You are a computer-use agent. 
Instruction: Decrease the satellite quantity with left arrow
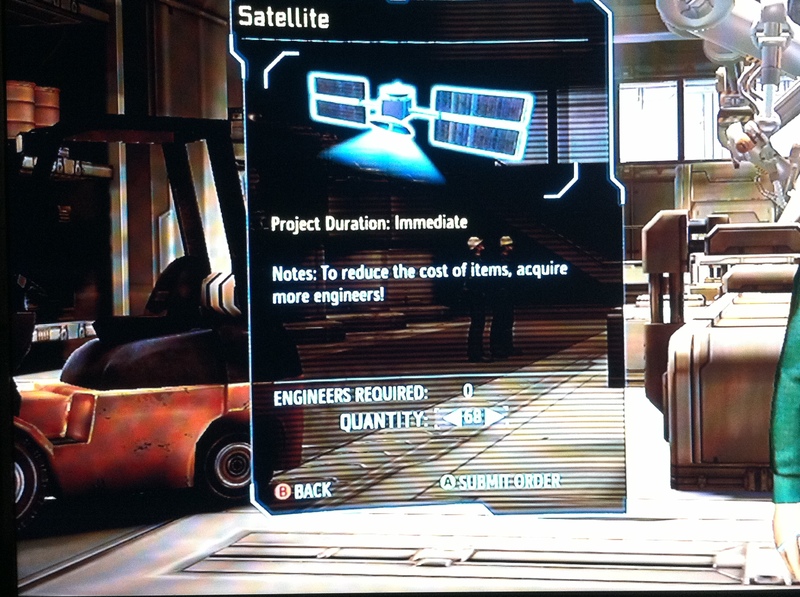click(x=447, y=417)
